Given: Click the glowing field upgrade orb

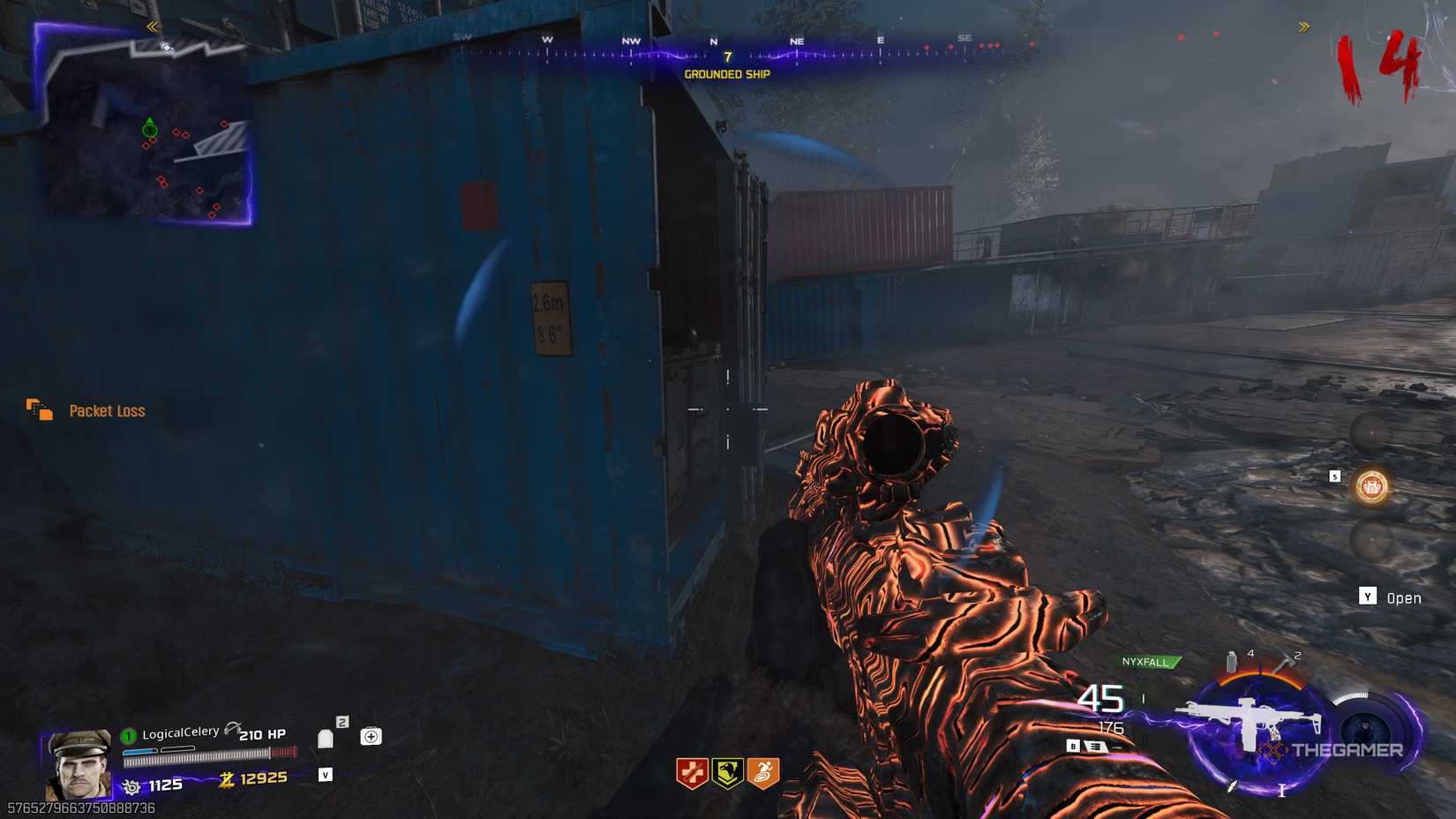Looking at the screenshot, I should click(x=1370, y=487).
